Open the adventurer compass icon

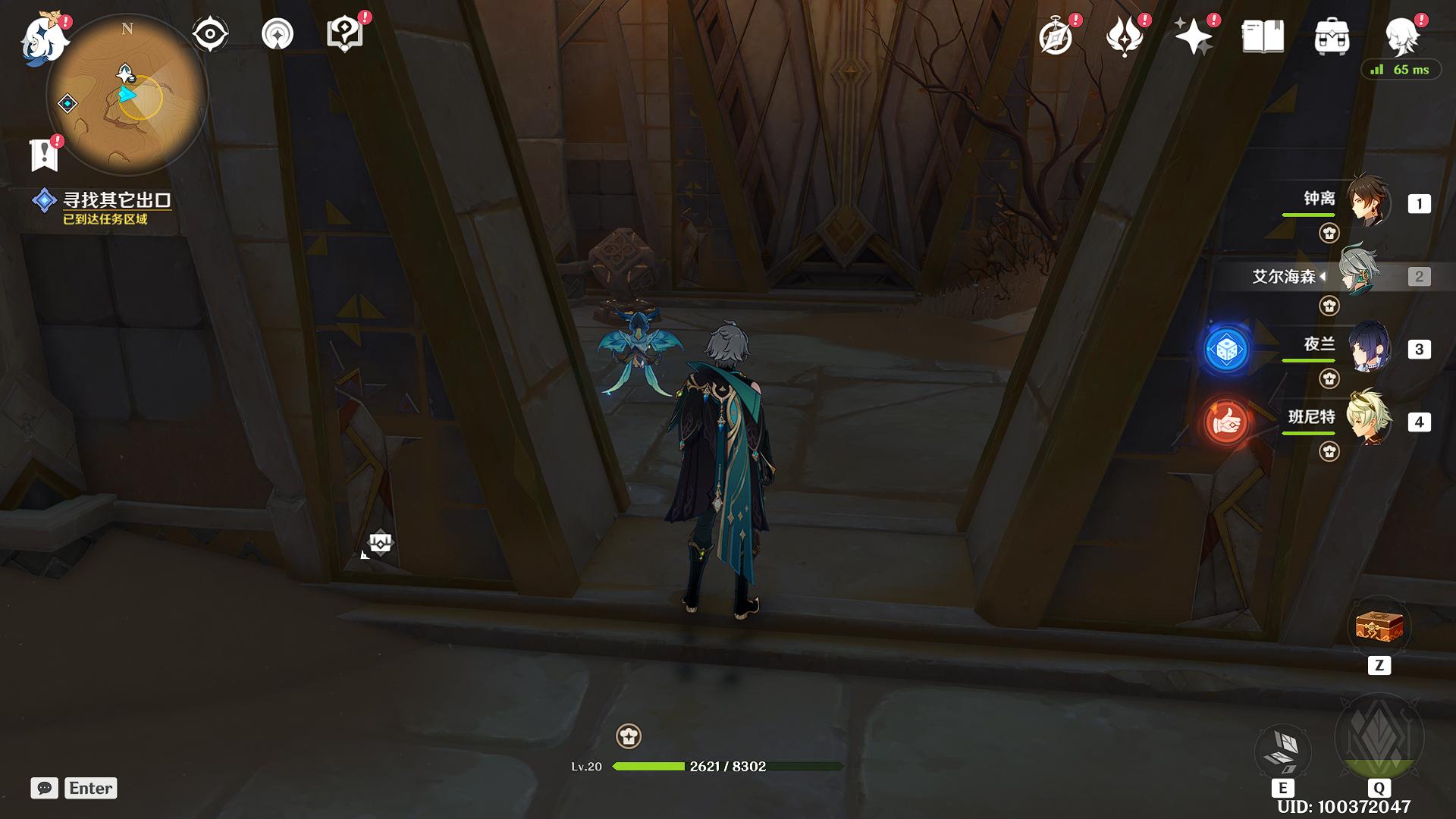[1056, 36]
